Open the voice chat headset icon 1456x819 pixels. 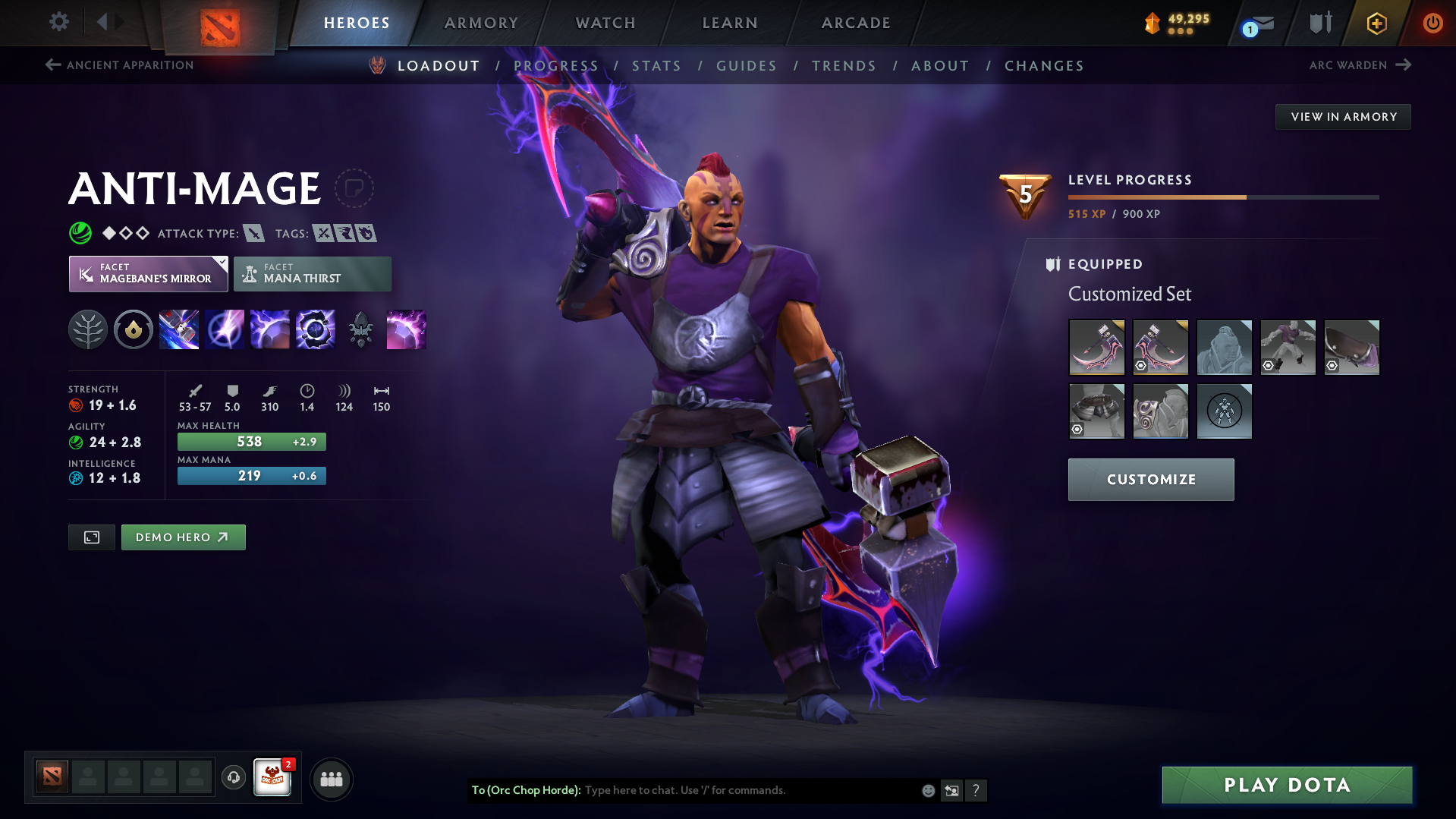coord(233,778)
